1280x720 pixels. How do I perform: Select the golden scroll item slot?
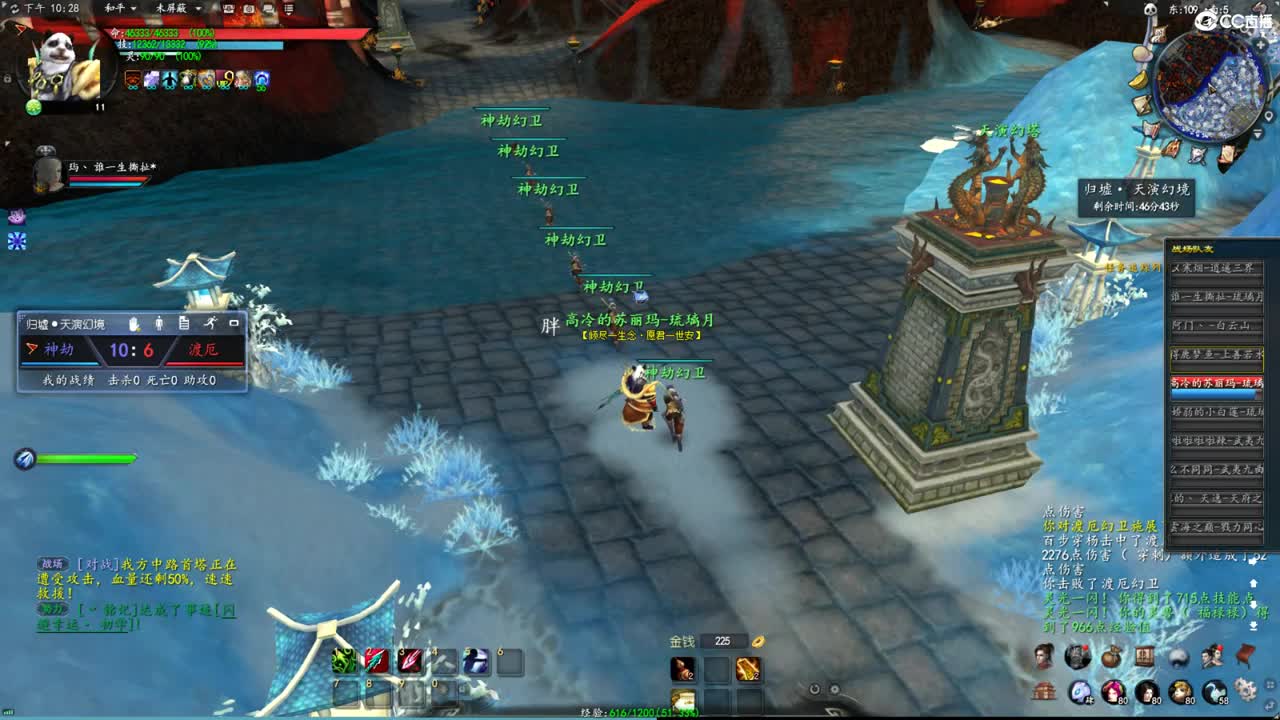pyautogui.click(x=747, y=669)
